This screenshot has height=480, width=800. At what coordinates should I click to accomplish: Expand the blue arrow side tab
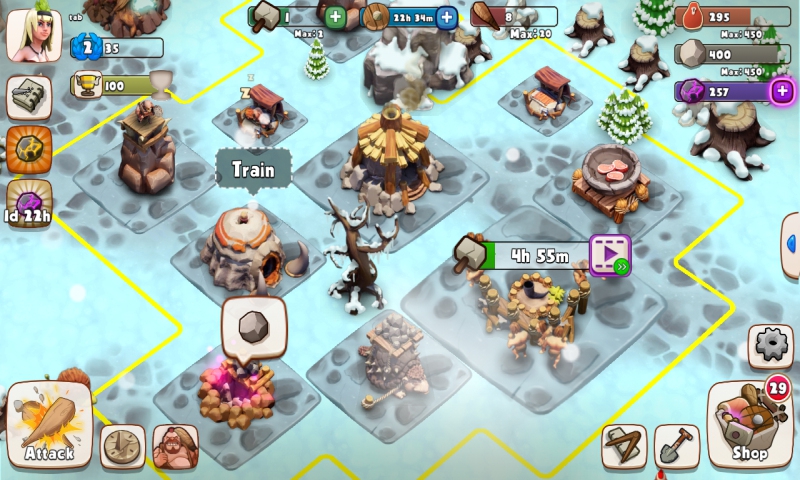[791, 245]
